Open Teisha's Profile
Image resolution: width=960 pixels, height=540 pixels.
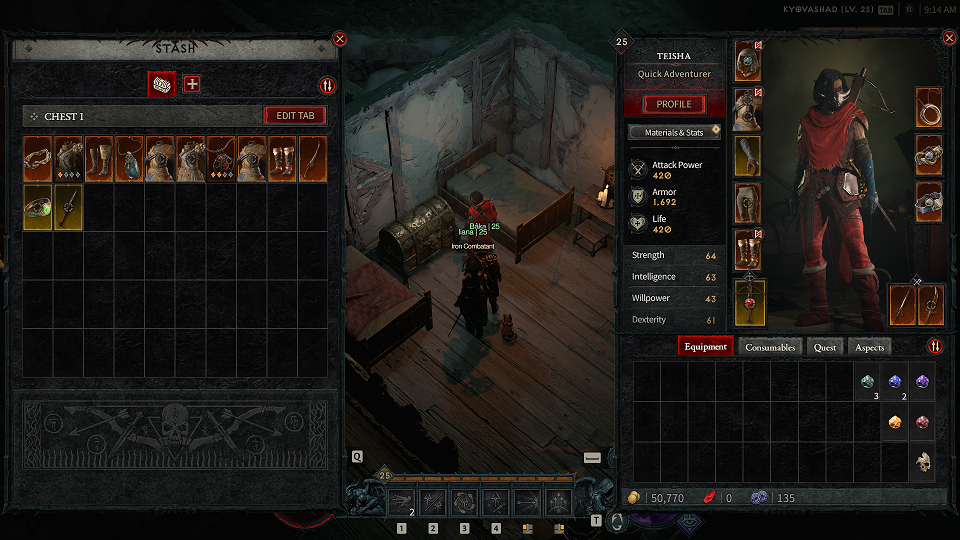673,105
